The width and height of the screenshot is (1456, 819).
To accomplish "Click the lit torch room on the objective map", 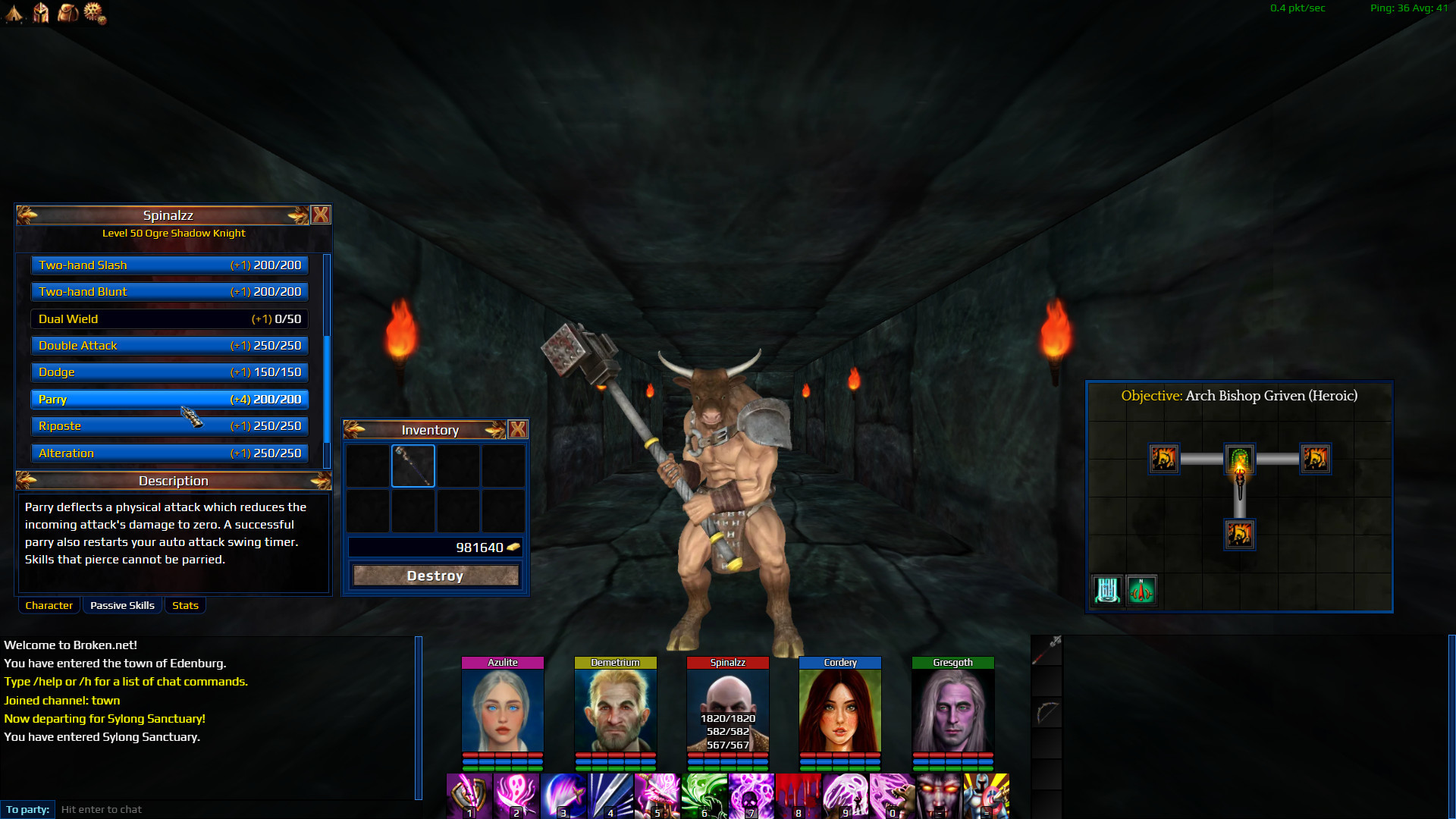I will pyautogui.click(x=1239, y=460).
